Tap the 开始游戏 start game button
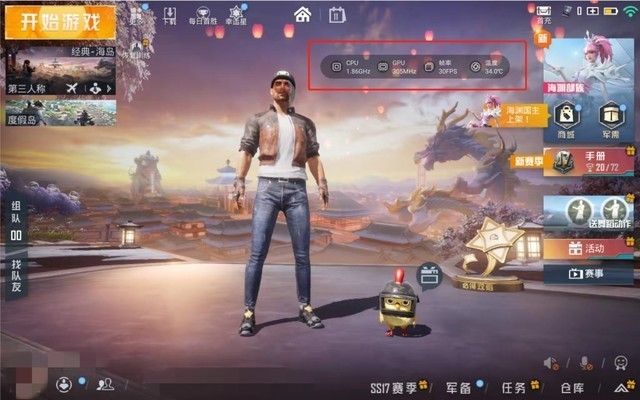Viewport: 640px width, 400px height. pyautogui.click(x=59, y=22)
